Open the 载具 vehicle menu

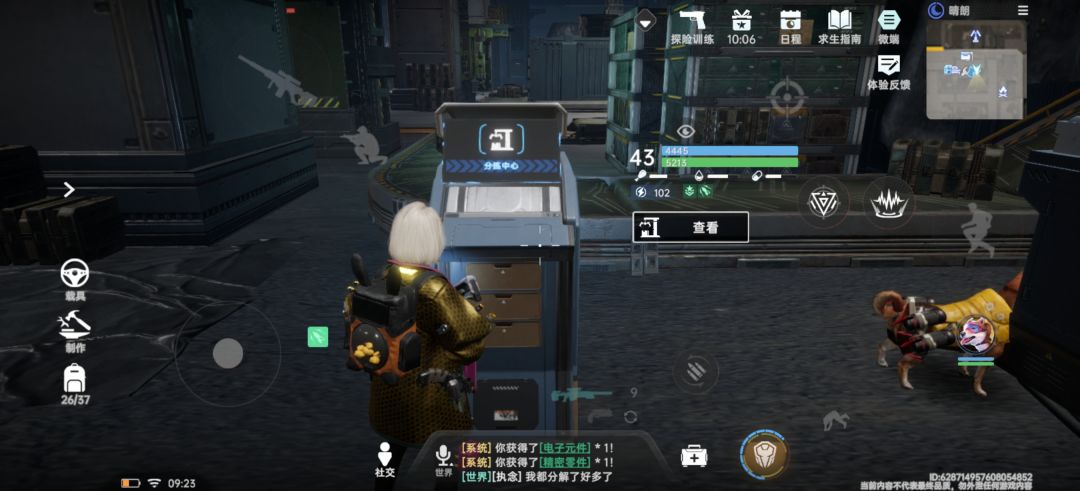[x=75, y=276]
